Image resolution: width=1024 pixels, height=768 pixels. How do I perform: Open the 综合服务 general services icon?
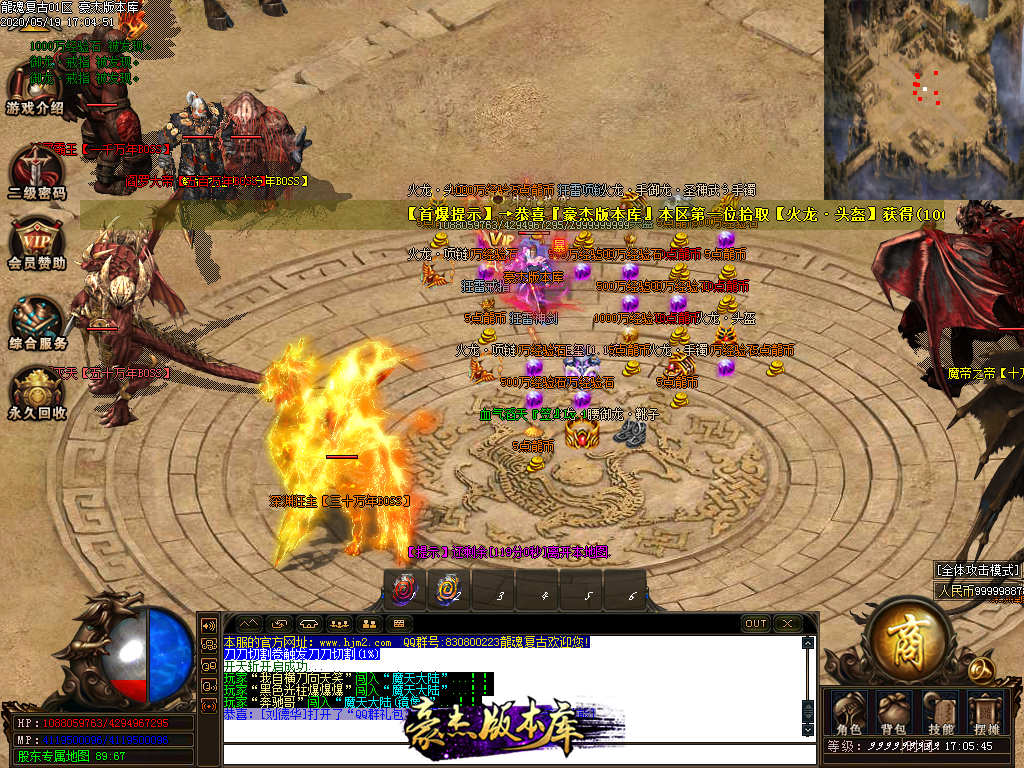point(37,322)
